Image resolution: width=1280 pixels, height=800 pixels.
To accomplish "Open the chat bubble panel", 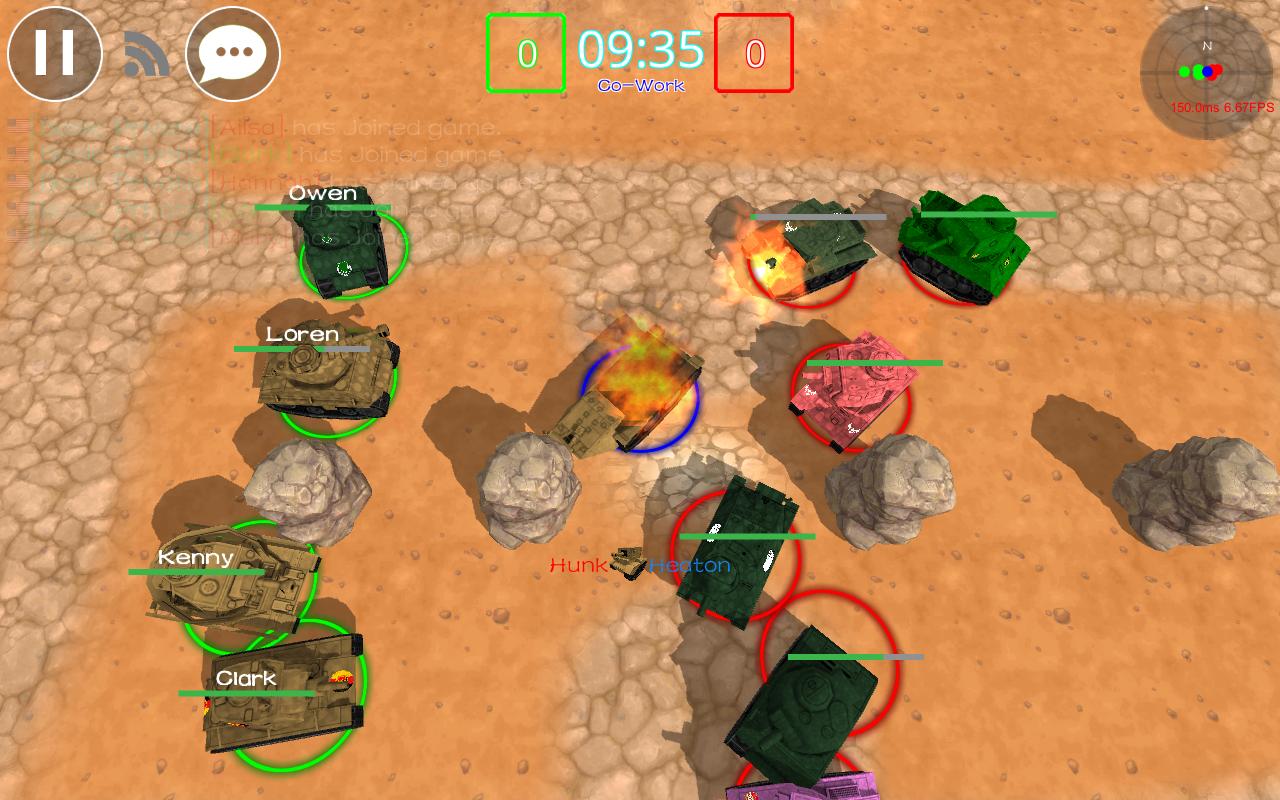I will coord(232,53).
